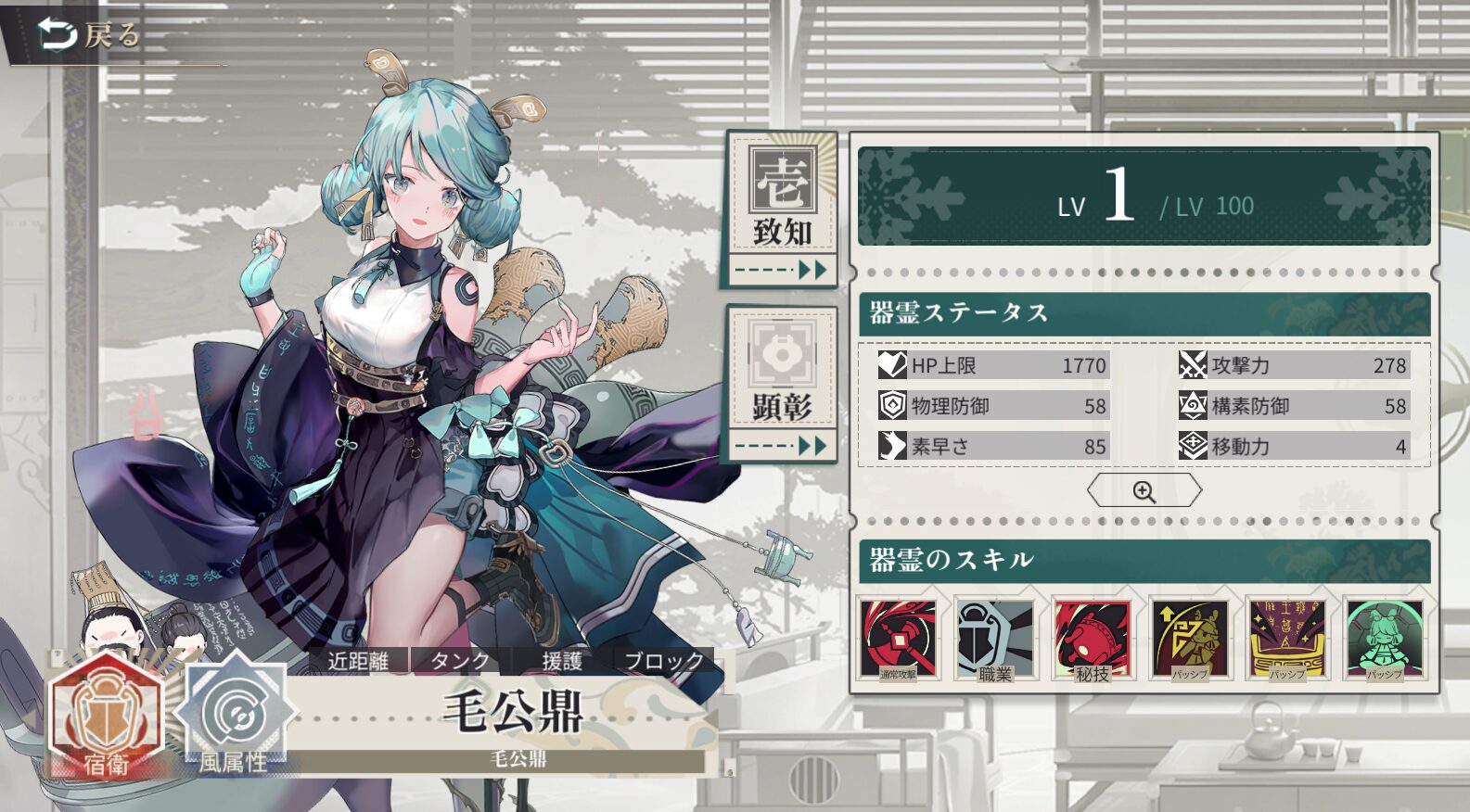This screenshot has height=812, width=1470.
Task: Open the green seated figure passive skill
Action: point(1384,639)
